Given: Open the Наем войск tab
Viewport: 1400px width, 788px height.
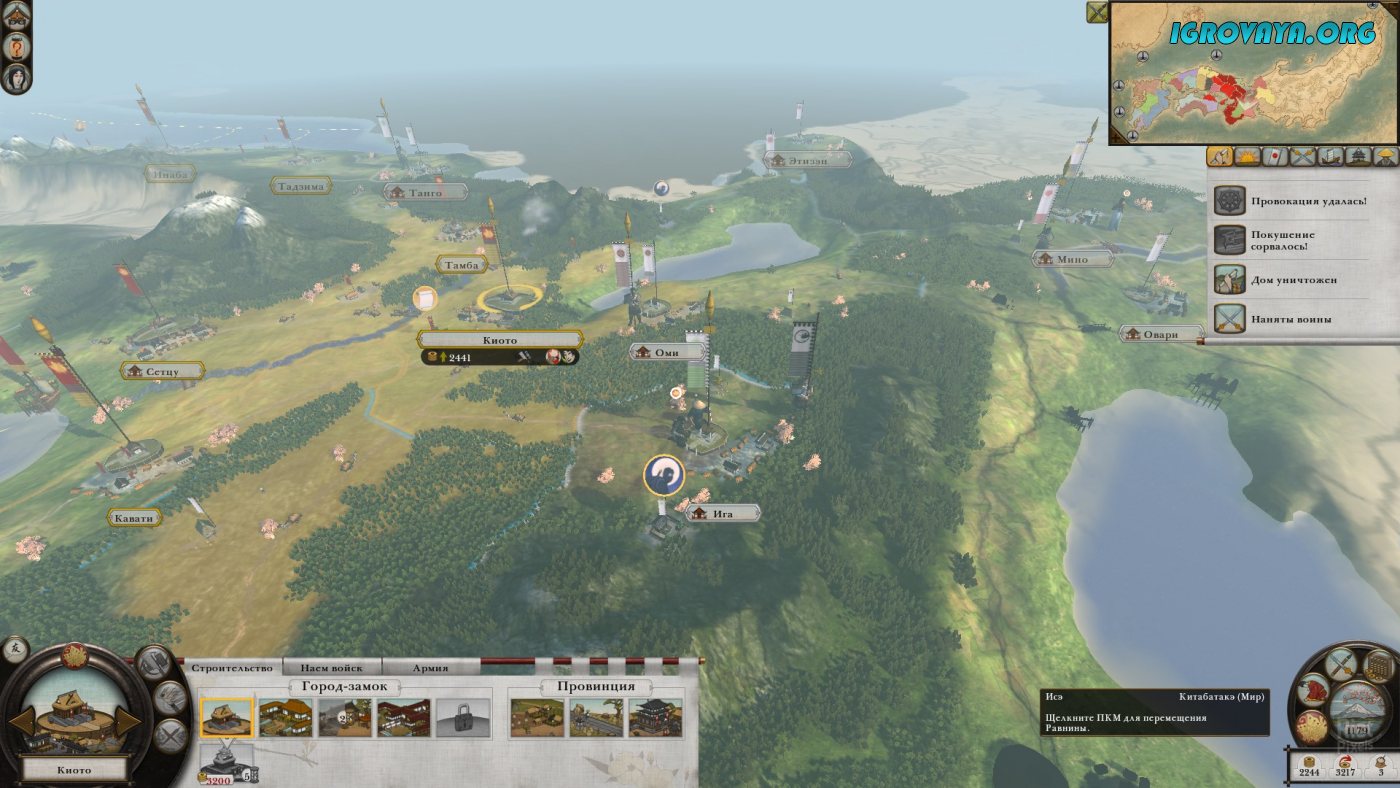Looking at the screenshot, I should (x=333, y=667).
